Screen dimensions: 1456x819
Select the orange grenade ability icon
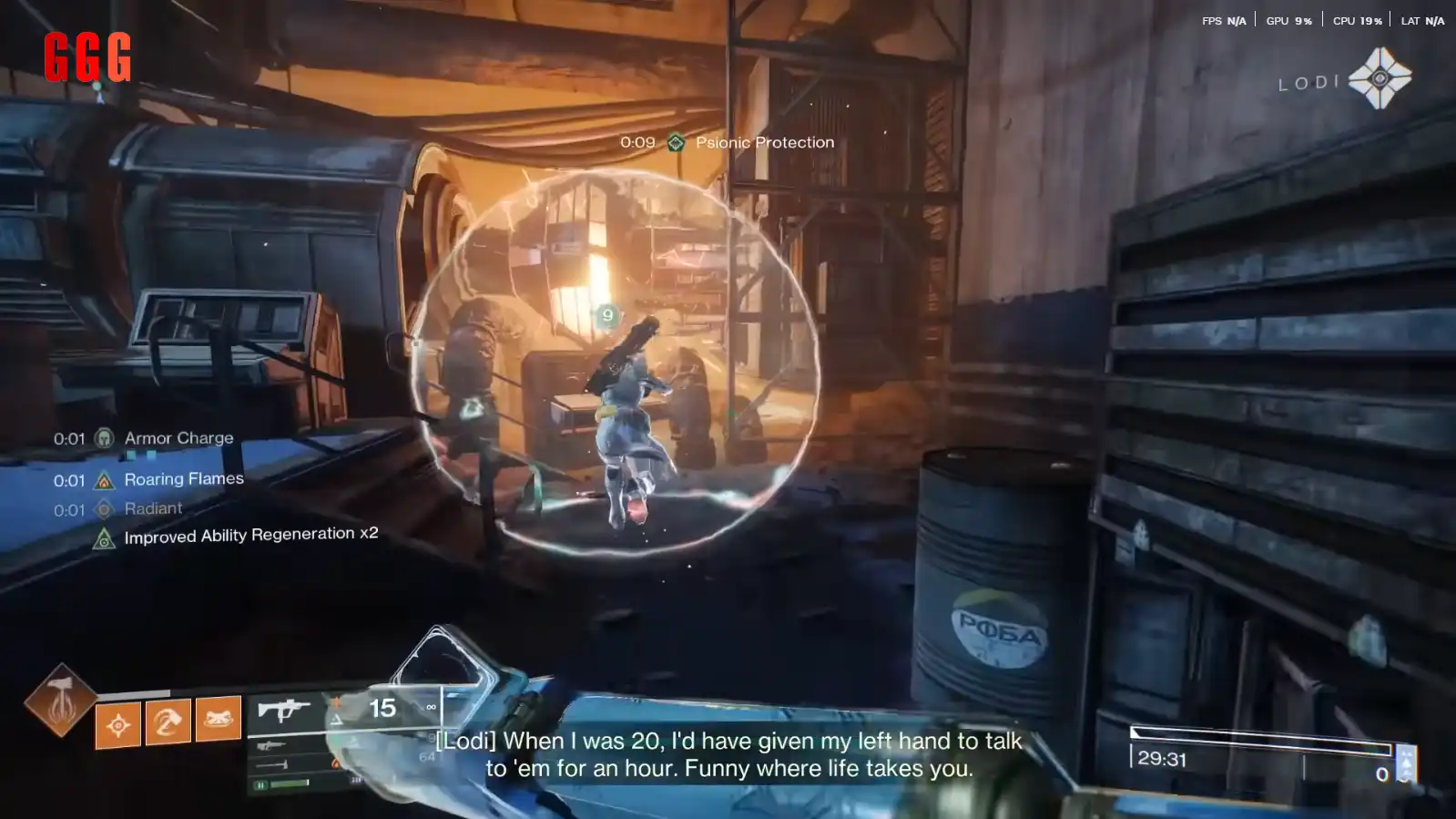118,725
